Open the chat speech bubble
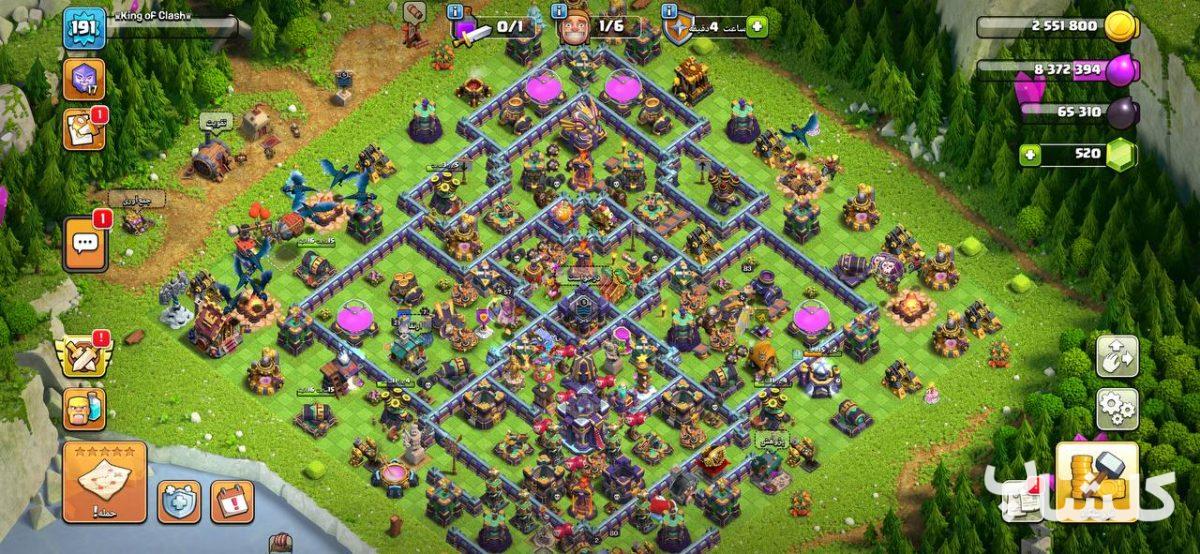Viewport: 1200px width, 554px height. click(85, 245)
